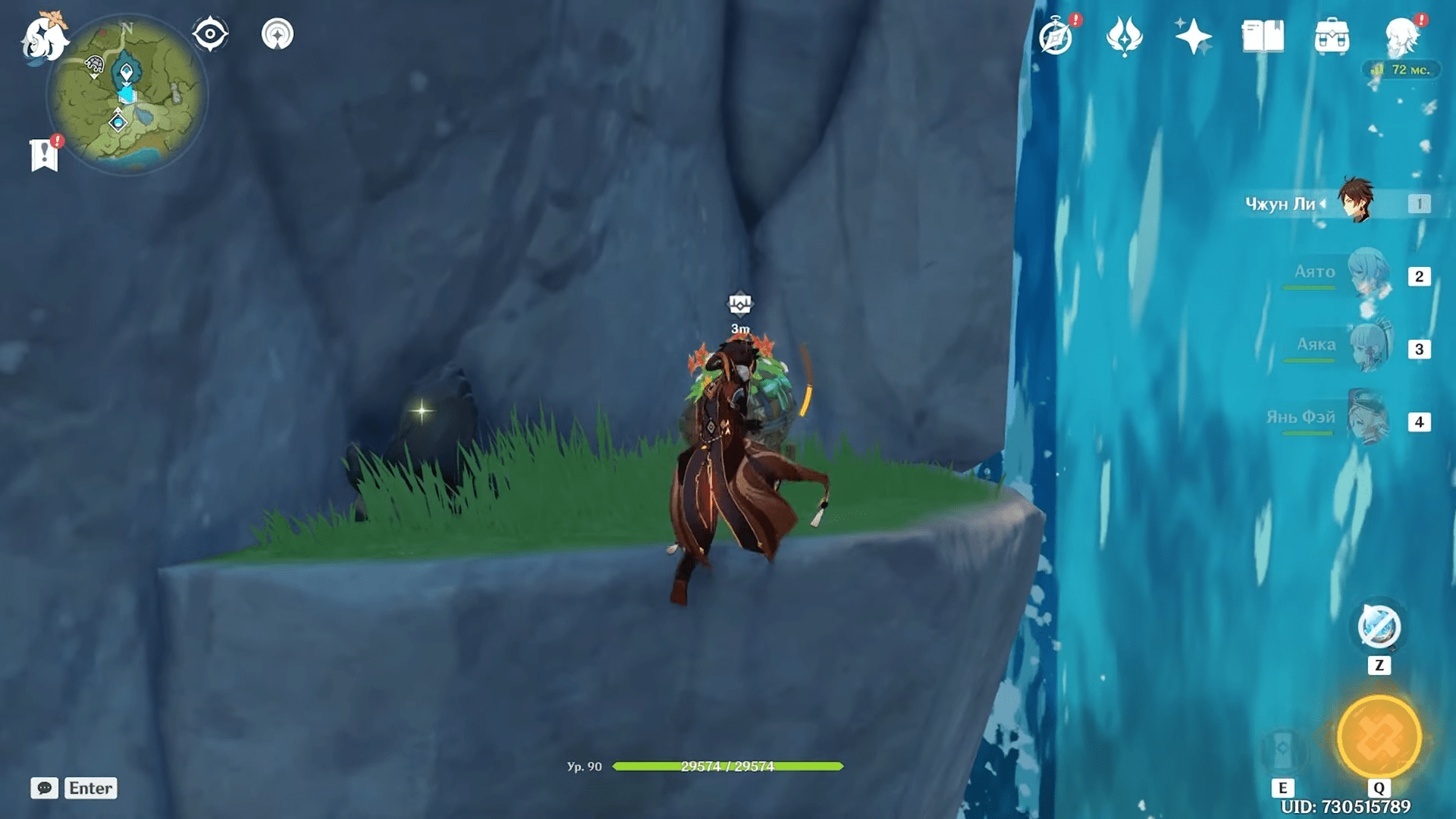Open the Wish star icon
This screenshot has width=1456, height=819.
click(1192, 36)
